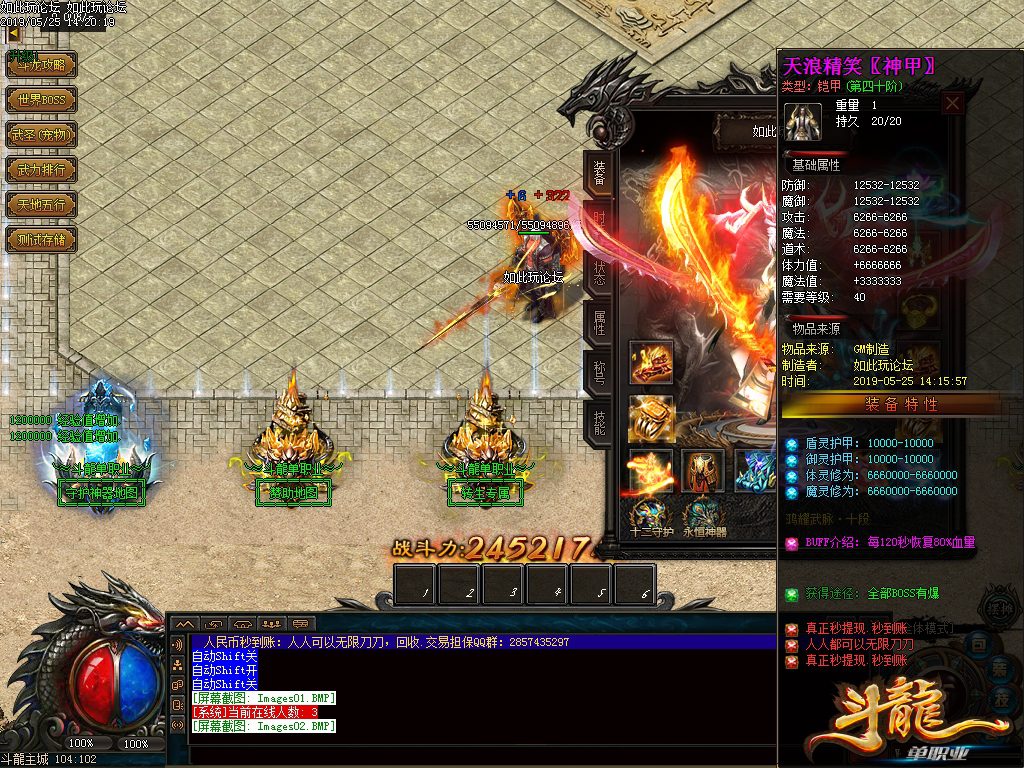Click the 测试存储 storage button
The image size is (1024, 768).
coord(41,240)
